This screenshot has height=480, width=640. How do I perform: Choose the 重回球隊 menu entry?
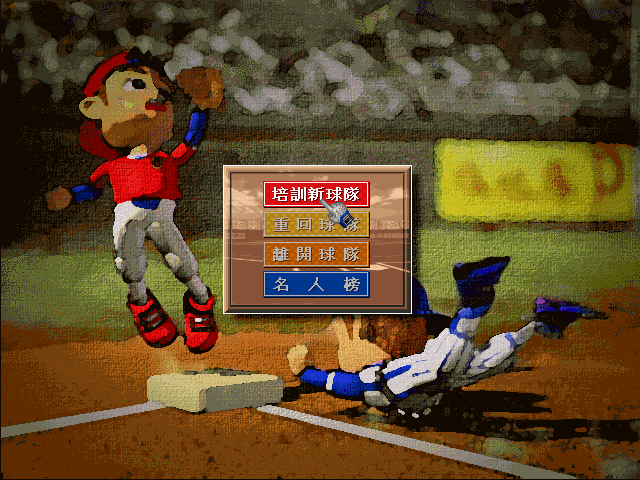(316, 223)
